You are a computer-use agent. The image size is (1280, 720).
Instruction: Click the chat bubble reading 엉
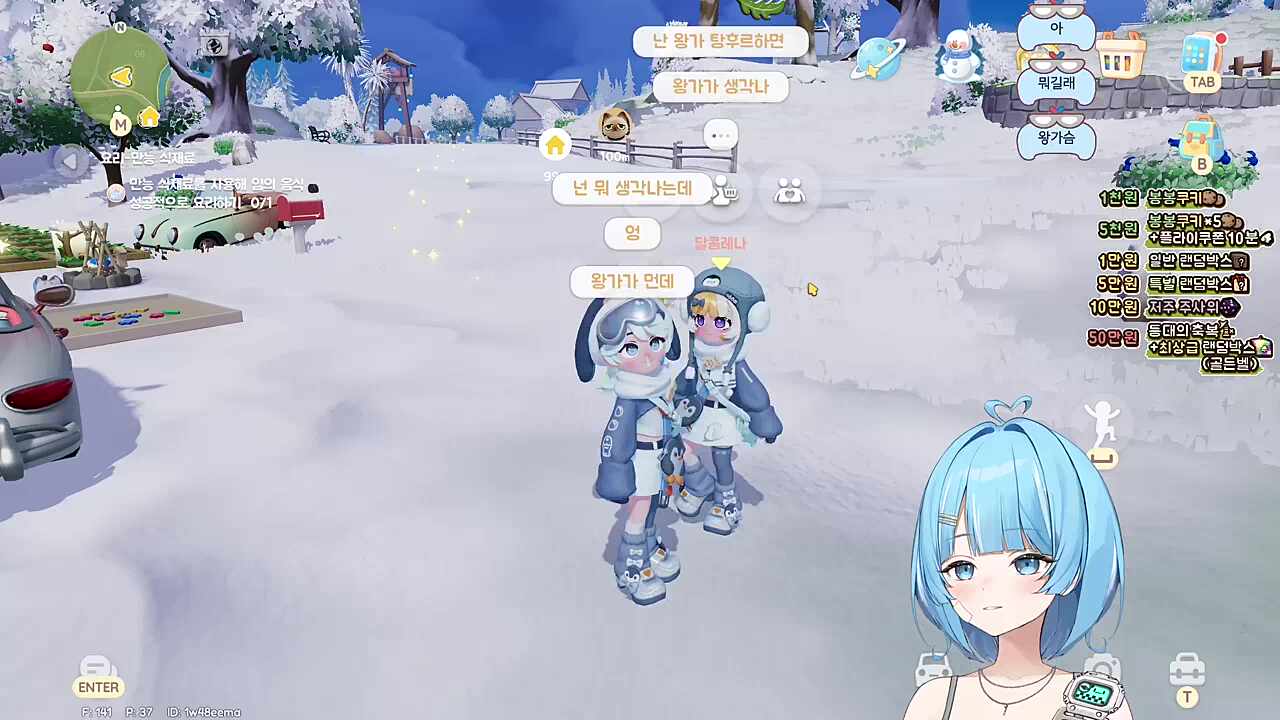tap(632, 233)
